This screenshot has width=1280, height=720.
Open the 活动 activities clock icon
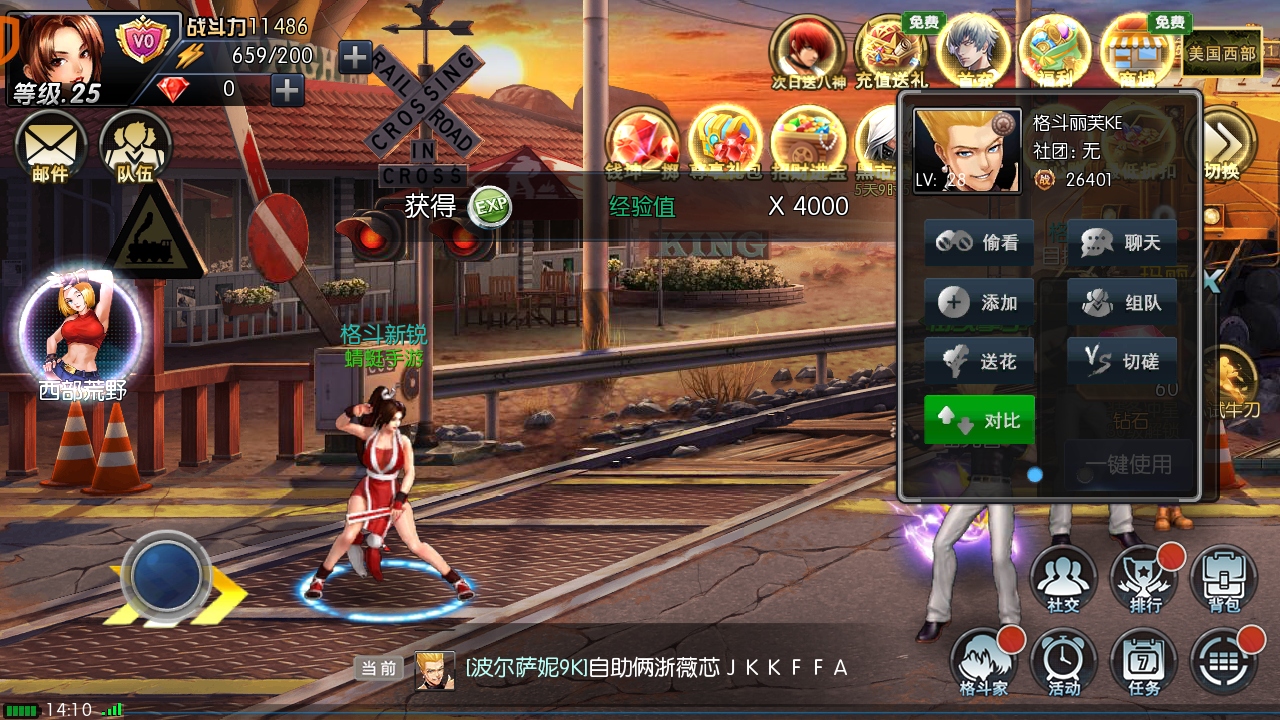[1063, 662]
